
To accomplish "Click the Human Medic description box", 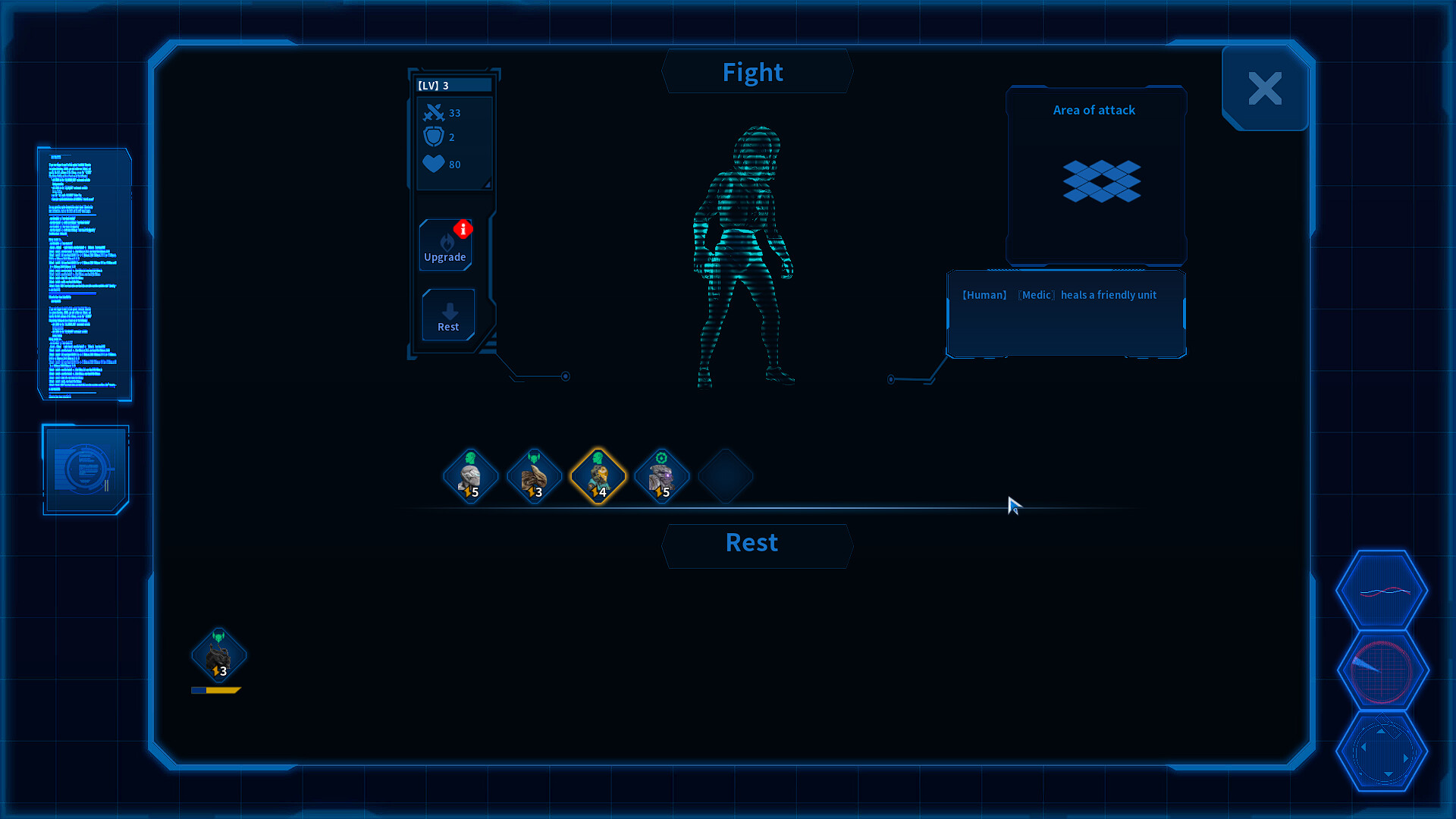I will point(1065,314).
